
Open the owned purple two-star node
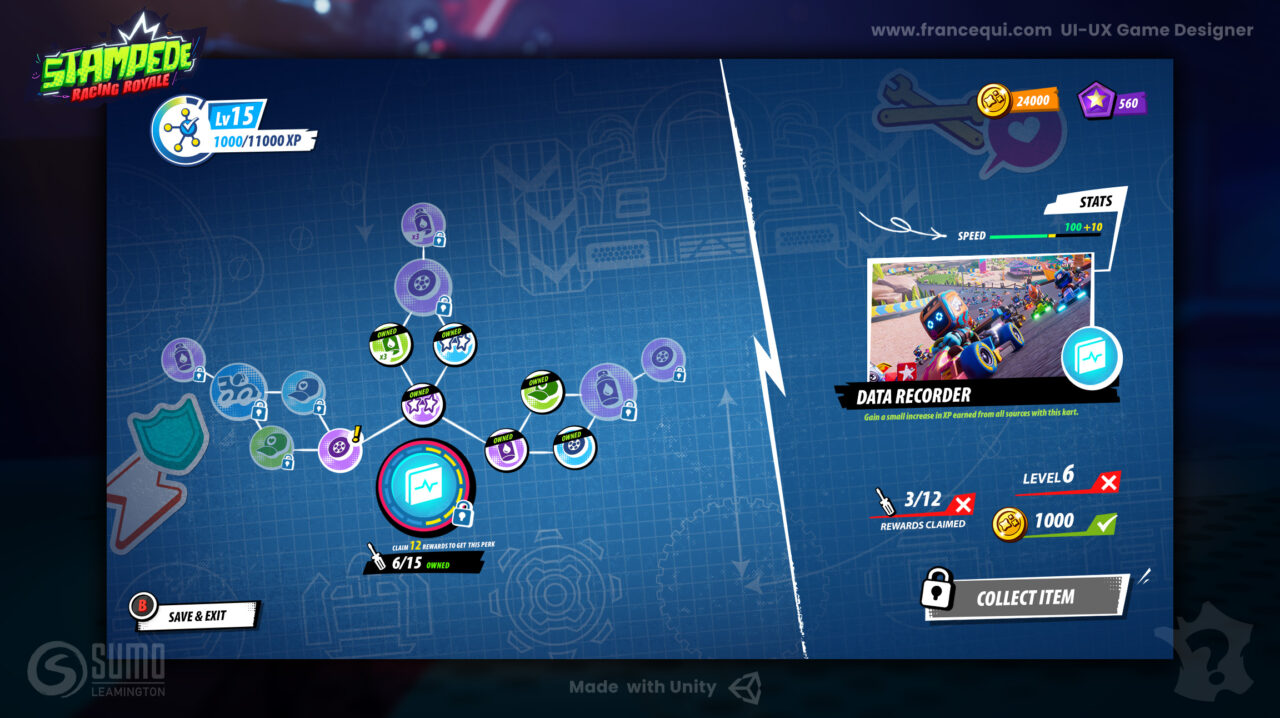point(422,404)
